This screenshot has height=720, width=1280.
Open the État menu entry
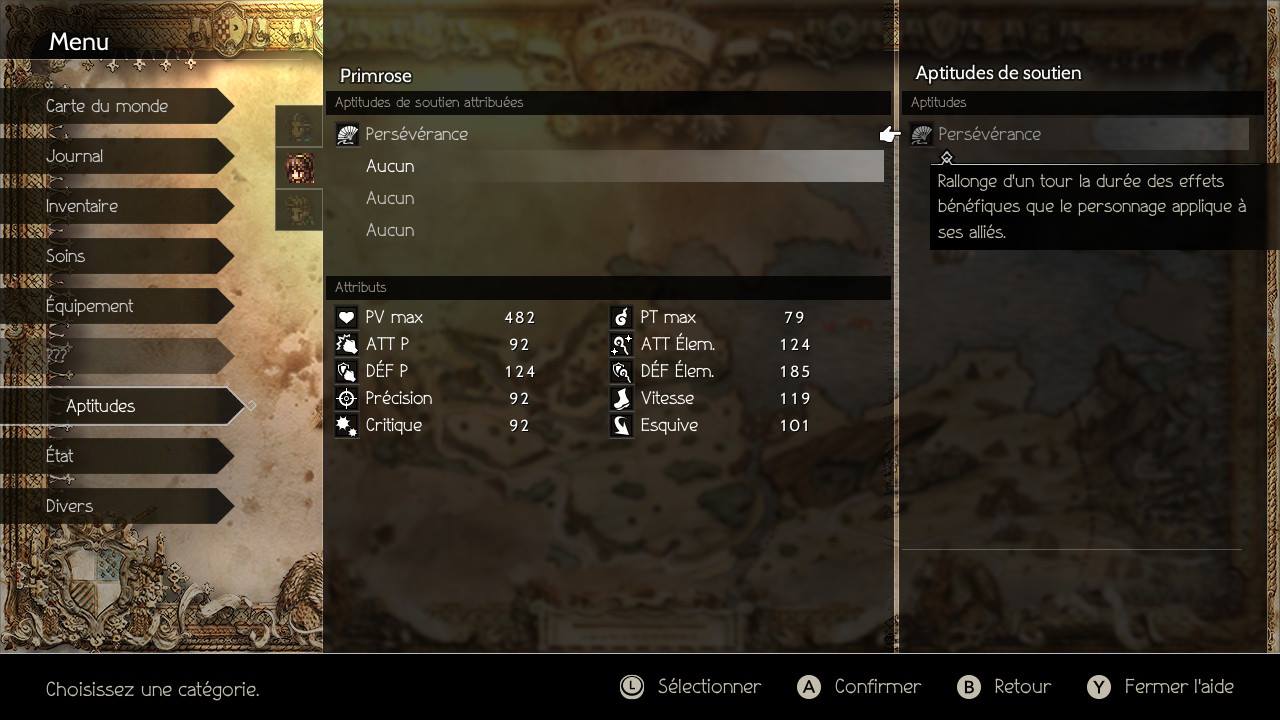coord(60,456)
